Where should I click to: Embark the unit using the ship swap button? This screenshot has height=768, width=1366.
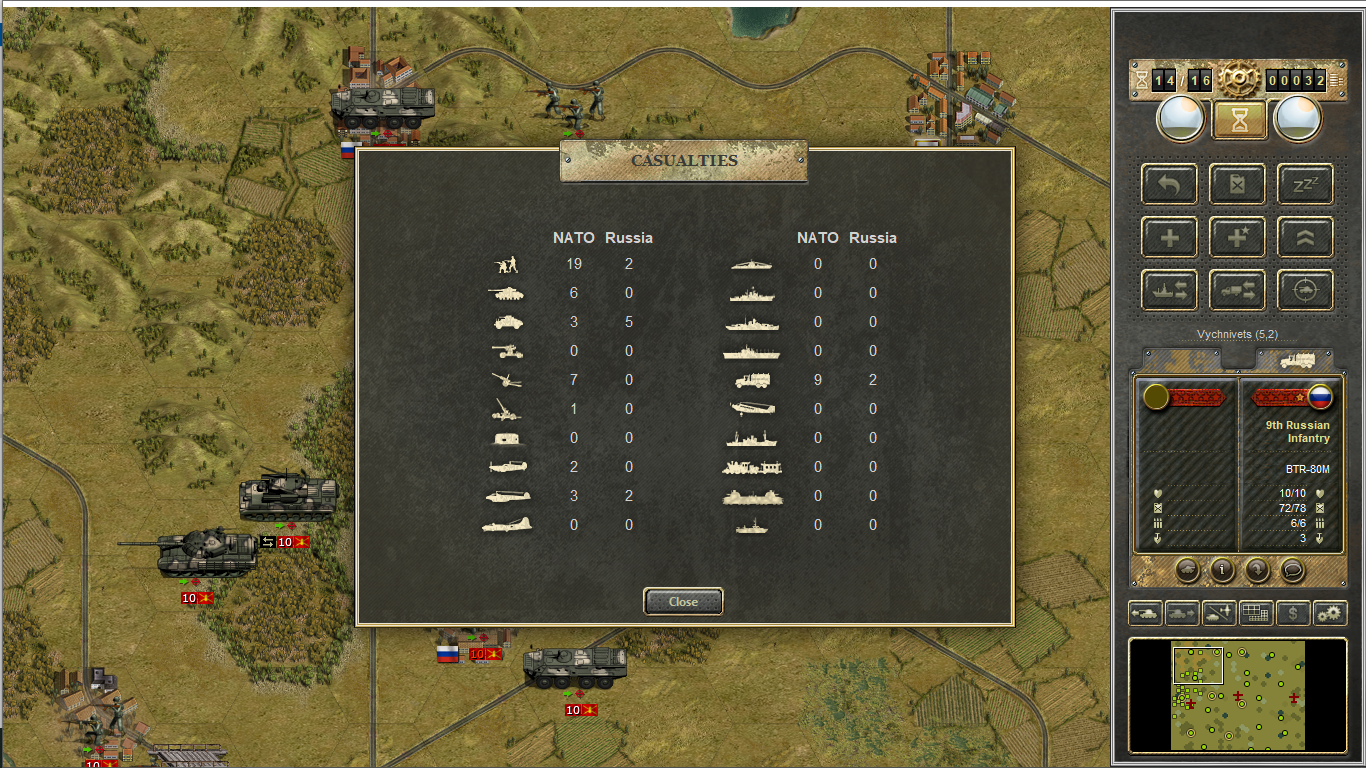coord(1169,290)
